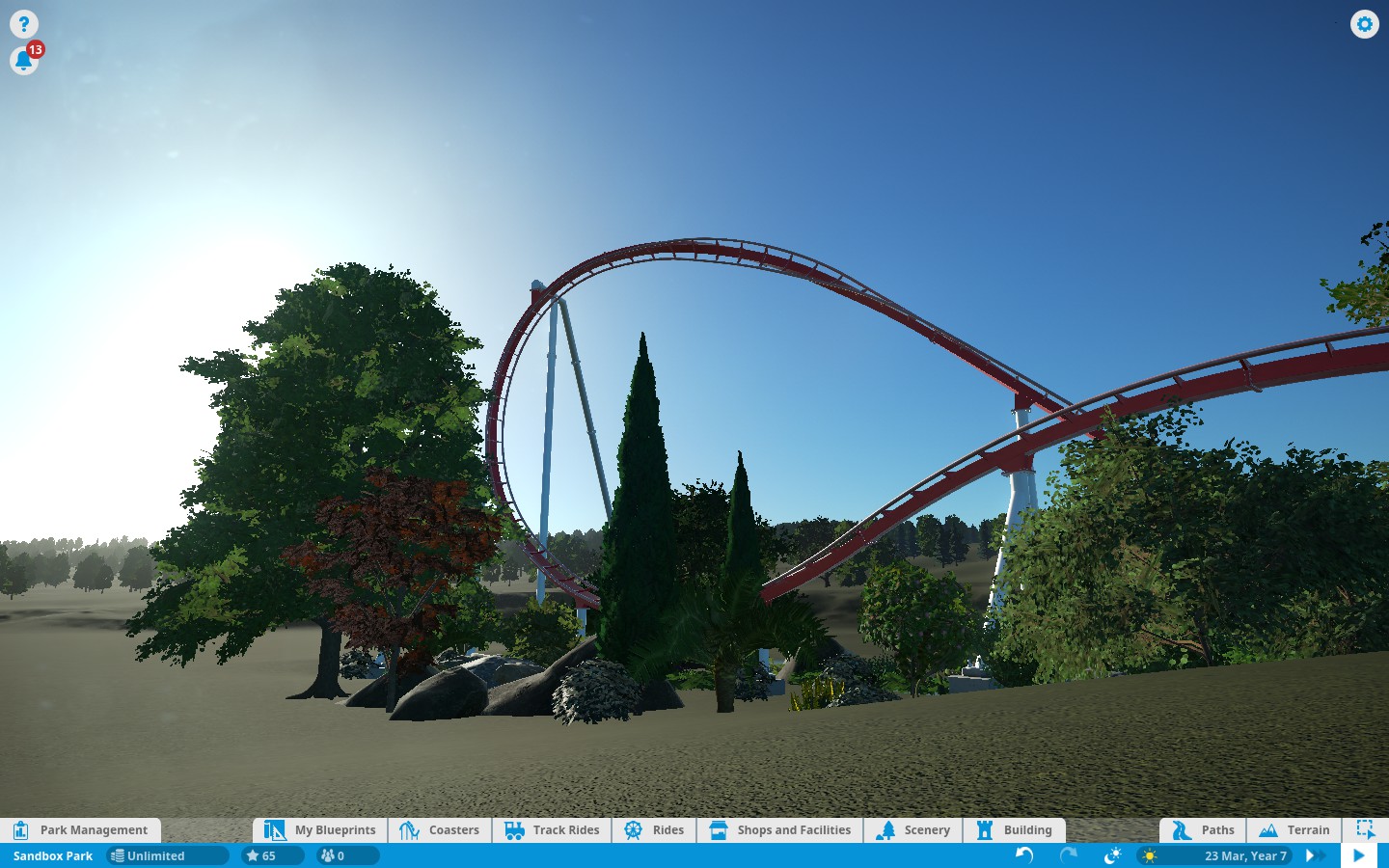Click the redo arrow
This screenshot has height=868, width=1389.
(x=1069, y=855)
